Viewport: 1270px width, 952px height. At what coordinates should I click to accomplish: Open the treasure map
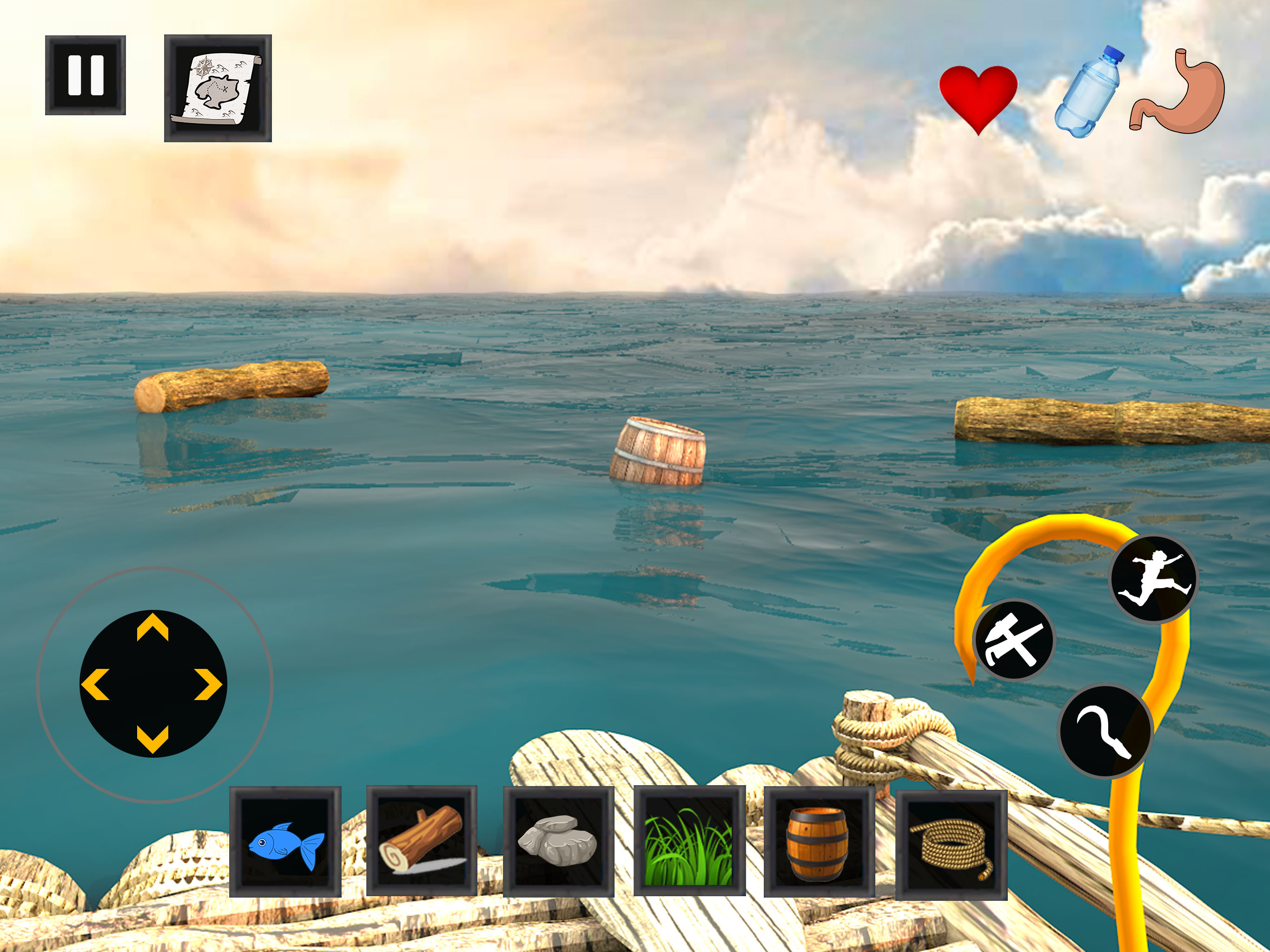(218, 88)
